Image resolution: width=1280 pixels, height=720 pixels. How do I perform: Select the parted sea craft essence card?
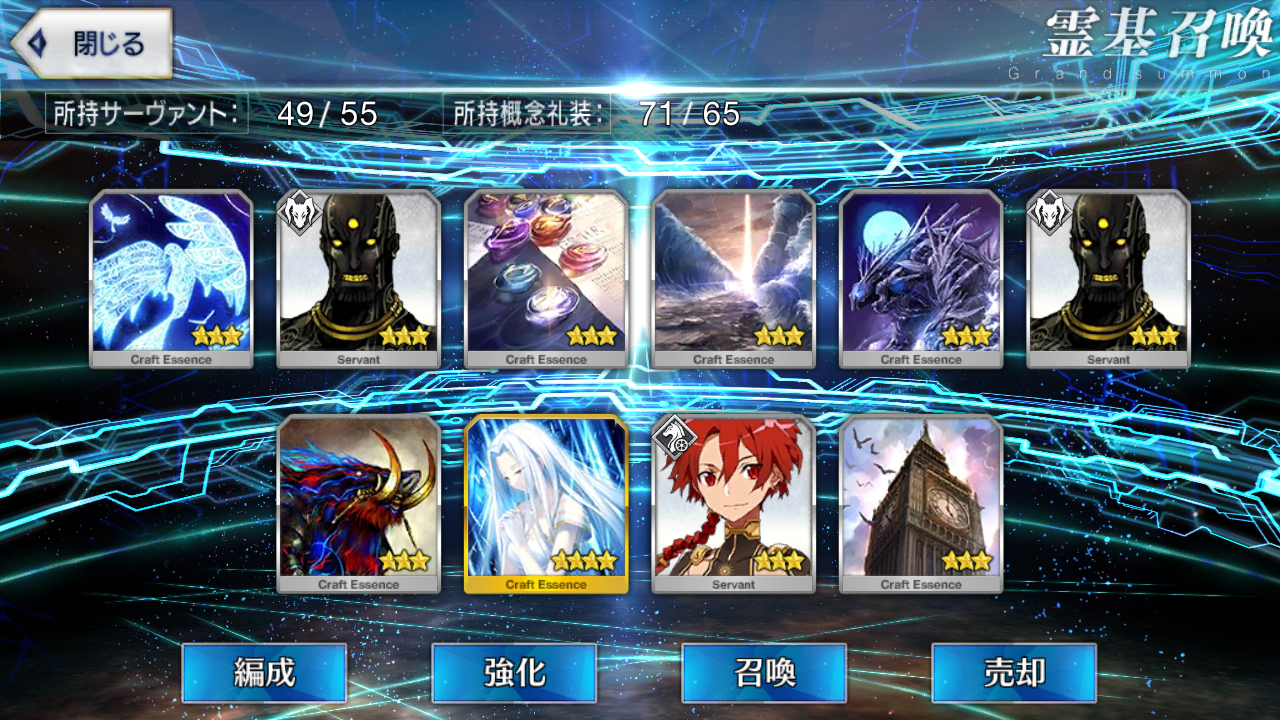(734, 278)
